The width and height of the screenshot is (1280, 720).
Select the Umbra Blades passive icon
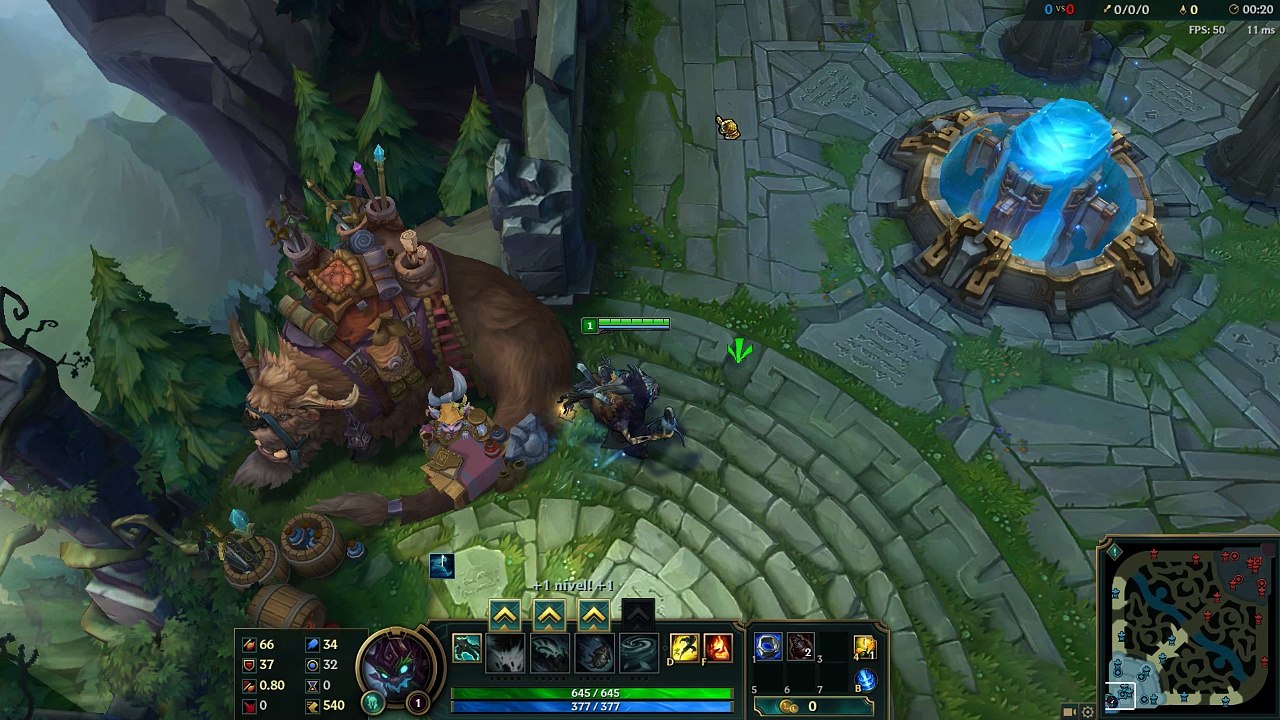[466, 648]
